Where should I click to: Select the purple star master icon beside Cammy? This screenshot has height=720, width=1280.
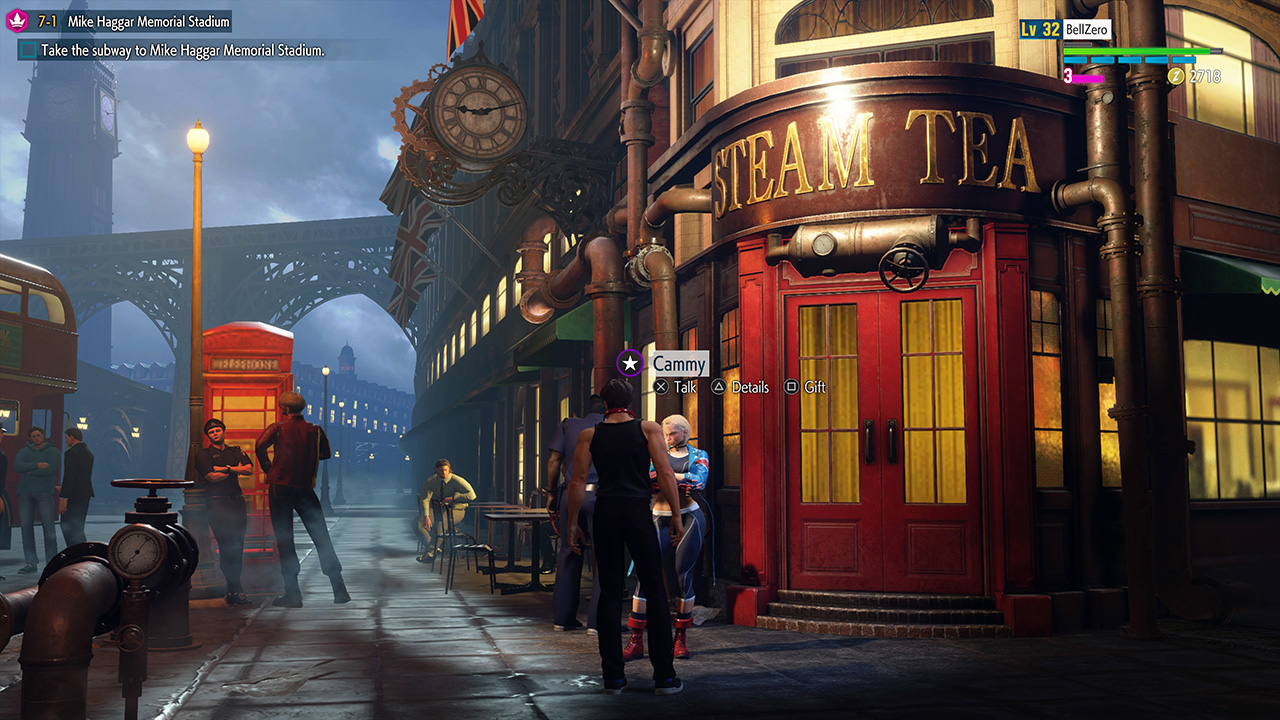click(629, 364)
